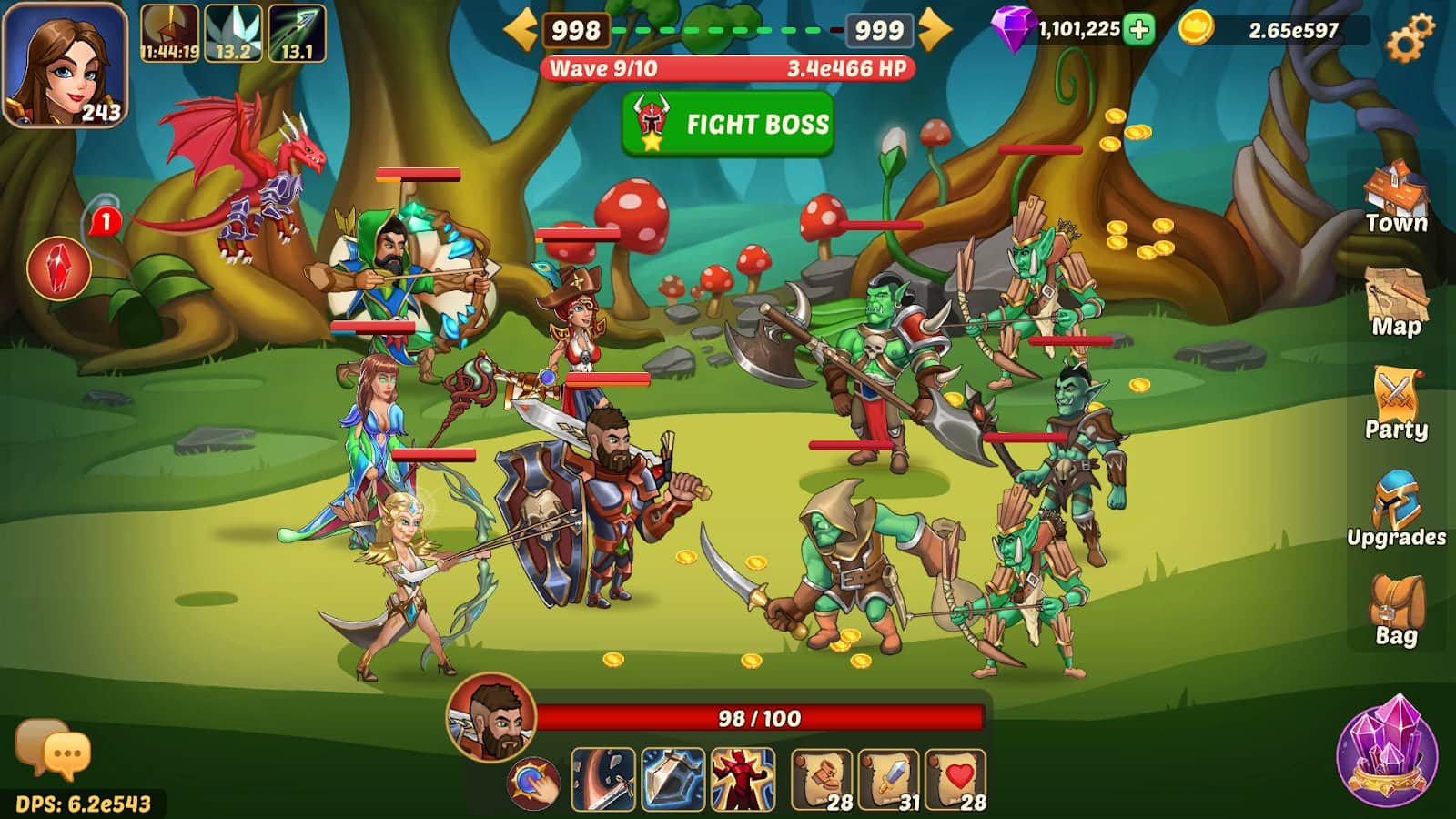Advance to next stage with right arrow
The image size is (1456, 819).
(x=935, y=30)
